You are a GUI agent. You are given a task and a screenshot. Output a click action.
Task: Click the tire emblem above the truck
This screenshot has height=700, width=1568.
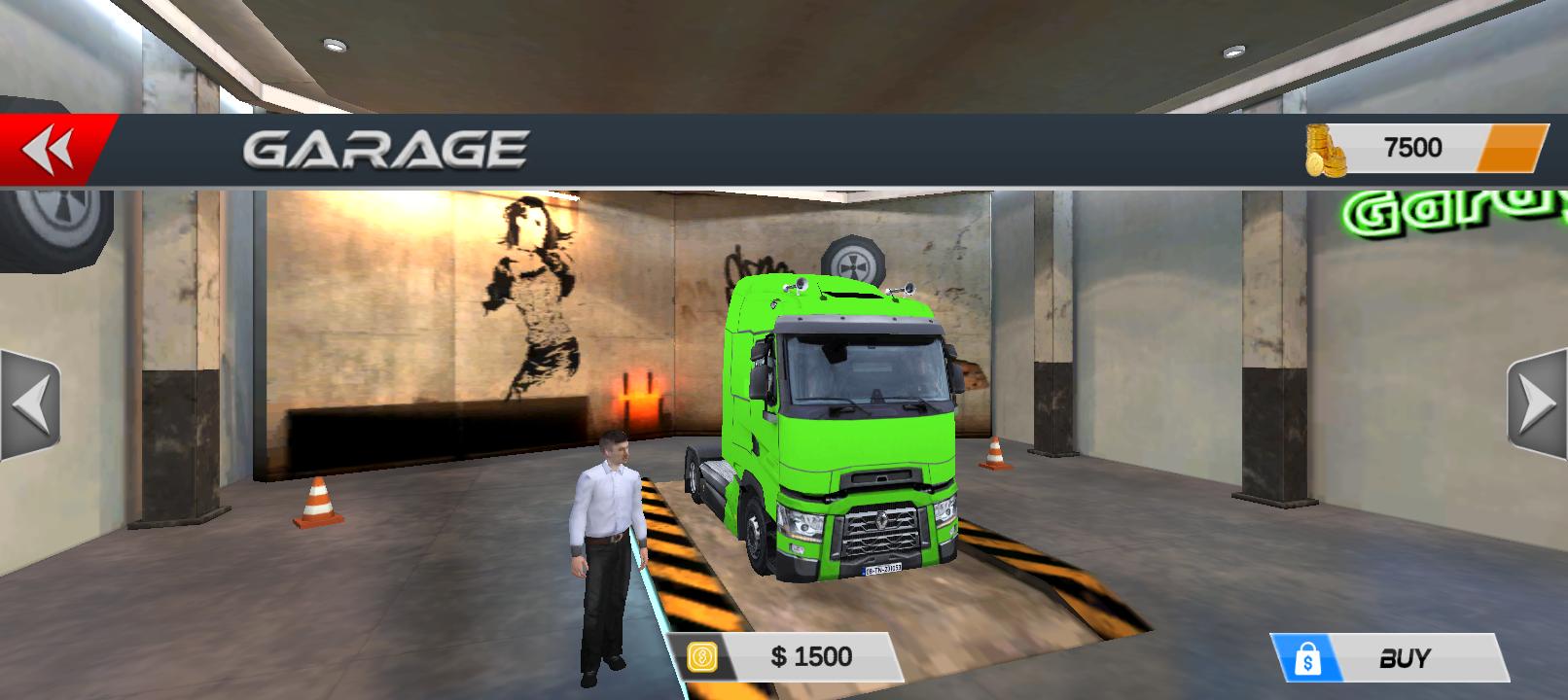point(853,260)
